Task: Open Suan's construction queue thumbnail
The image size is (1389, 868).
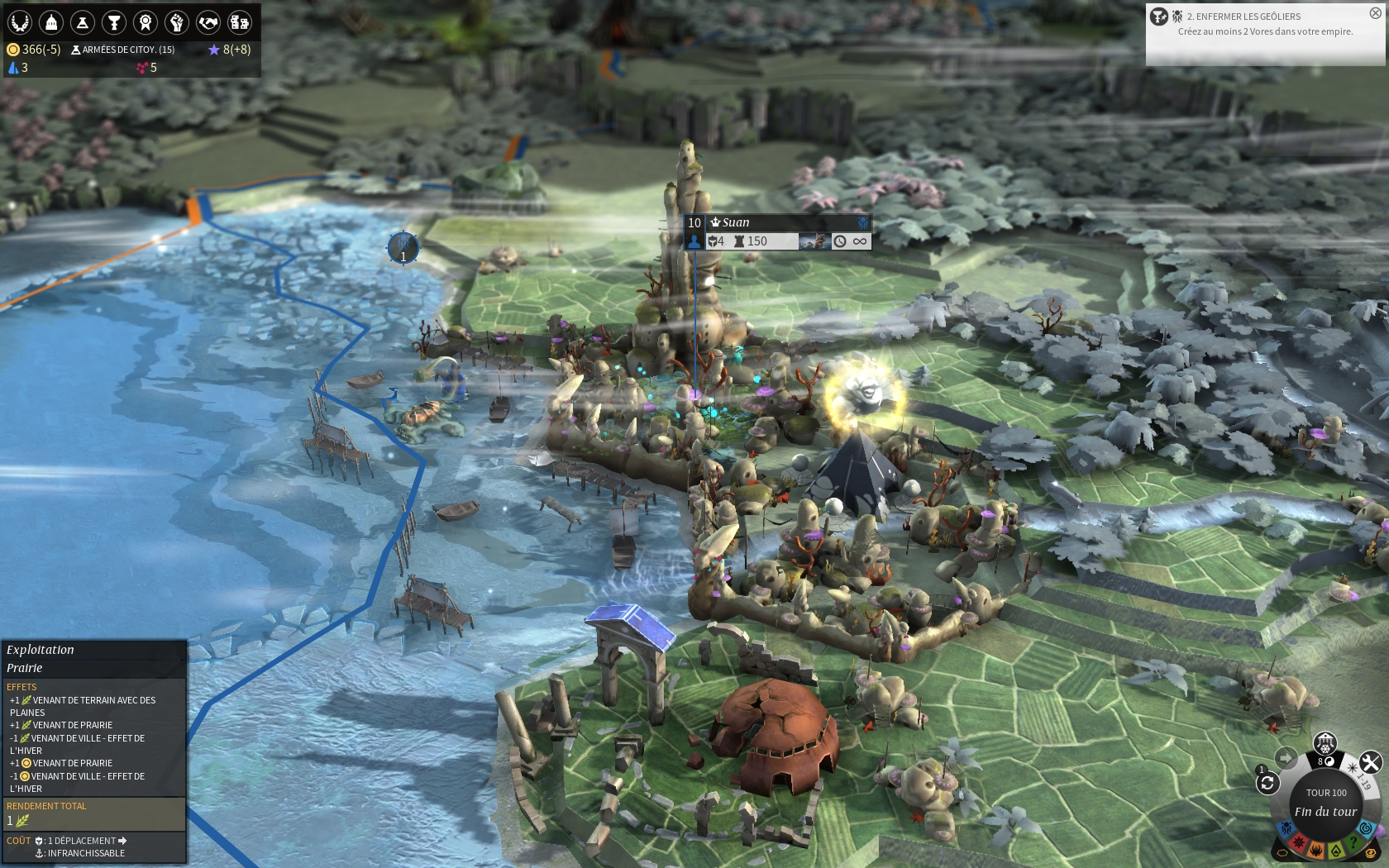Action: tap(813, 241)
